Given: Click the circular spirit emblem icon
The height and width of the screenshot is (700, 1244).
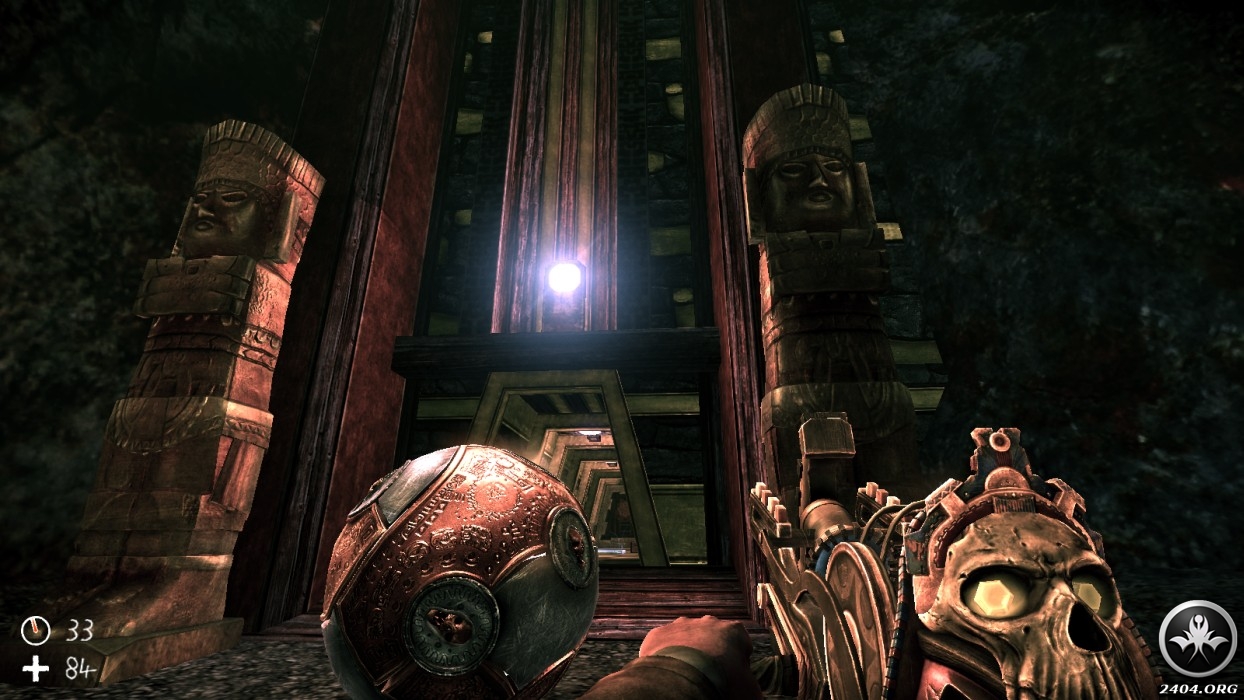Looking at the screenshot, I should 1196,639.
